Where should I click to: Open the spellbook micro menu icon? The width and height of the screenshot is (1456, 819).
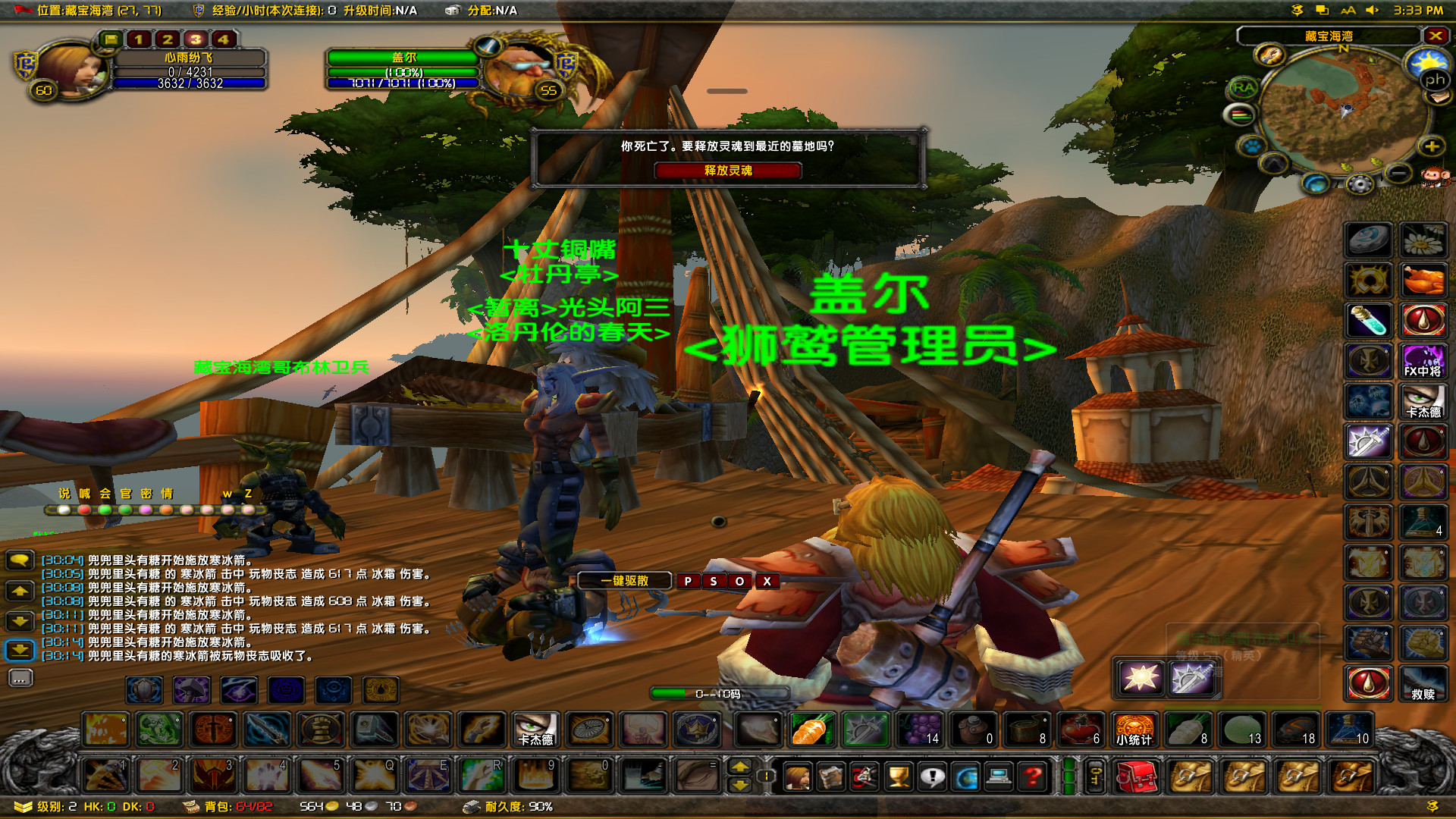[x=830, y=777]
